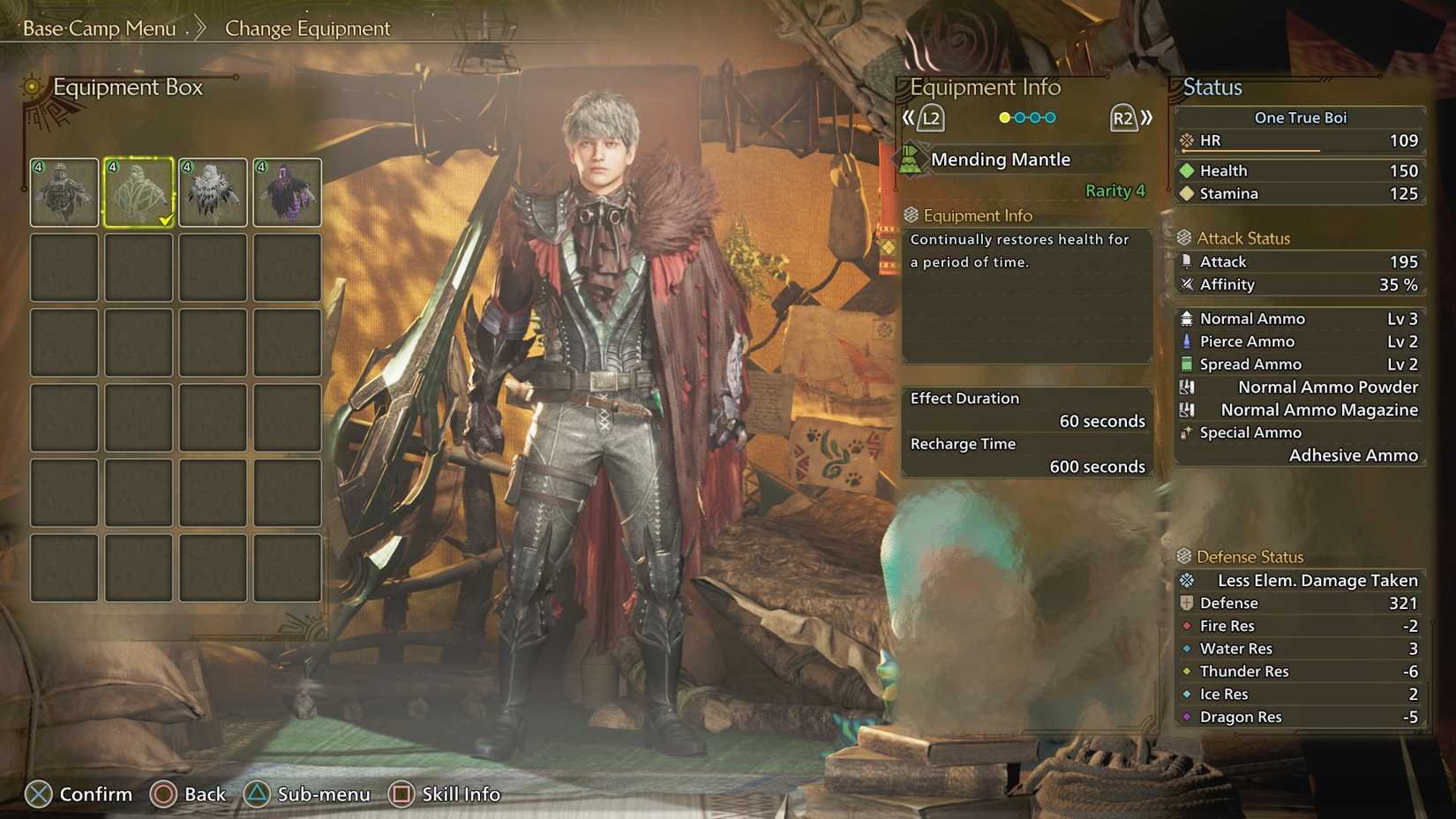Click the Defense shield icon in Defense Status
The width and height of the screenshot is (1456, 819).
pyautogui.click(x=1186, y=603)
